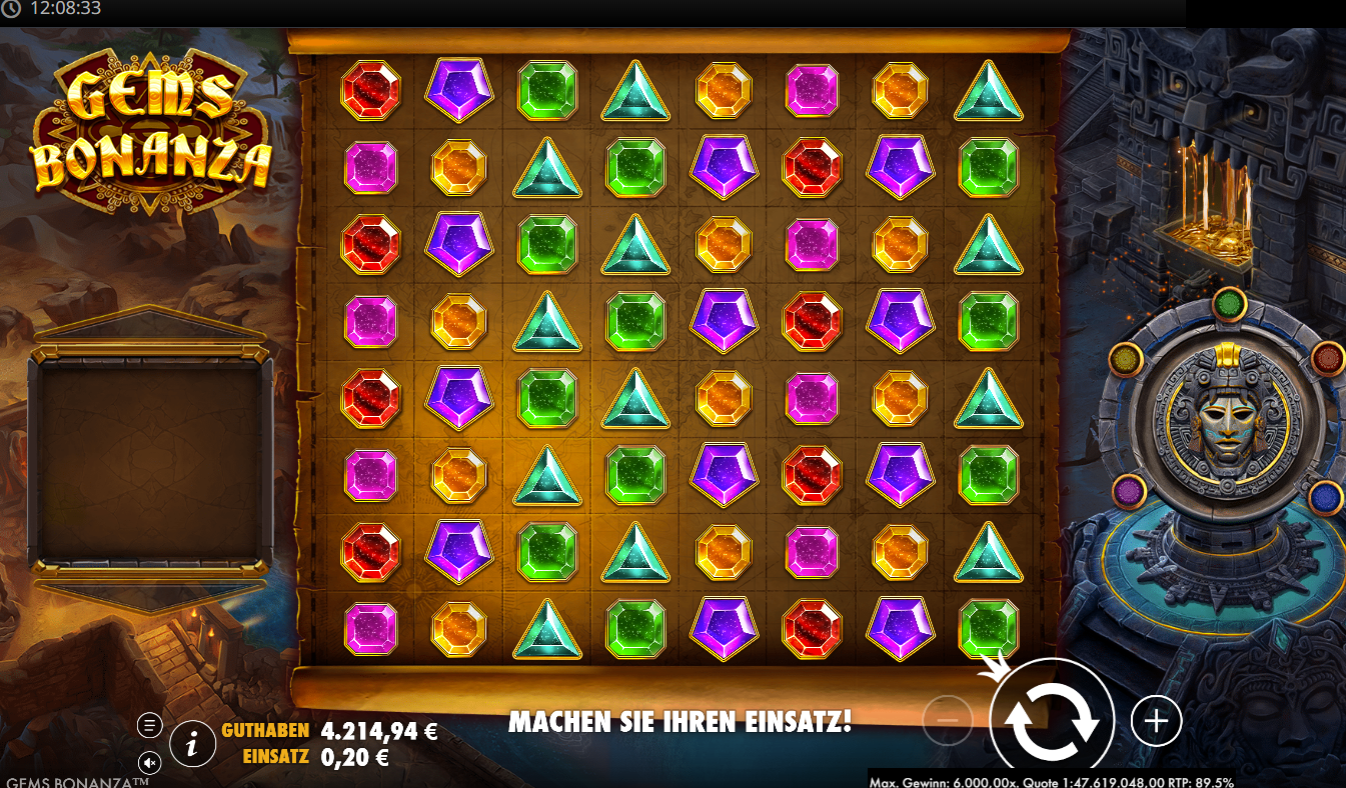Click the yellow gem marker on the bonus wheel
The height and width of the screenshot is (788, 1346).
pos(1124,362)
